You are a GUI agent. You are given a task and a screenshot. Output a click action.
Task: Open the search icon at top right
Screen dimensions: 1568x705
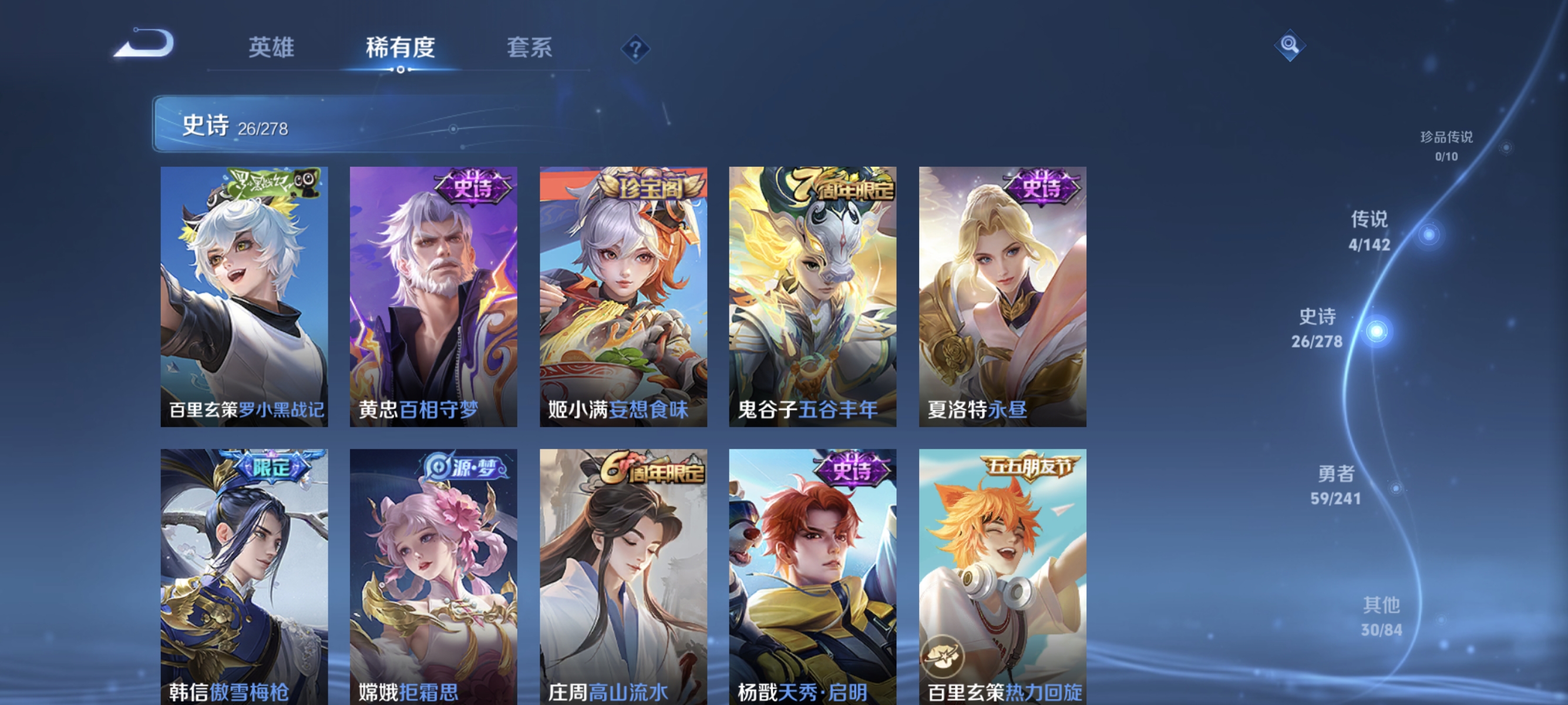tap(1290, 45)
